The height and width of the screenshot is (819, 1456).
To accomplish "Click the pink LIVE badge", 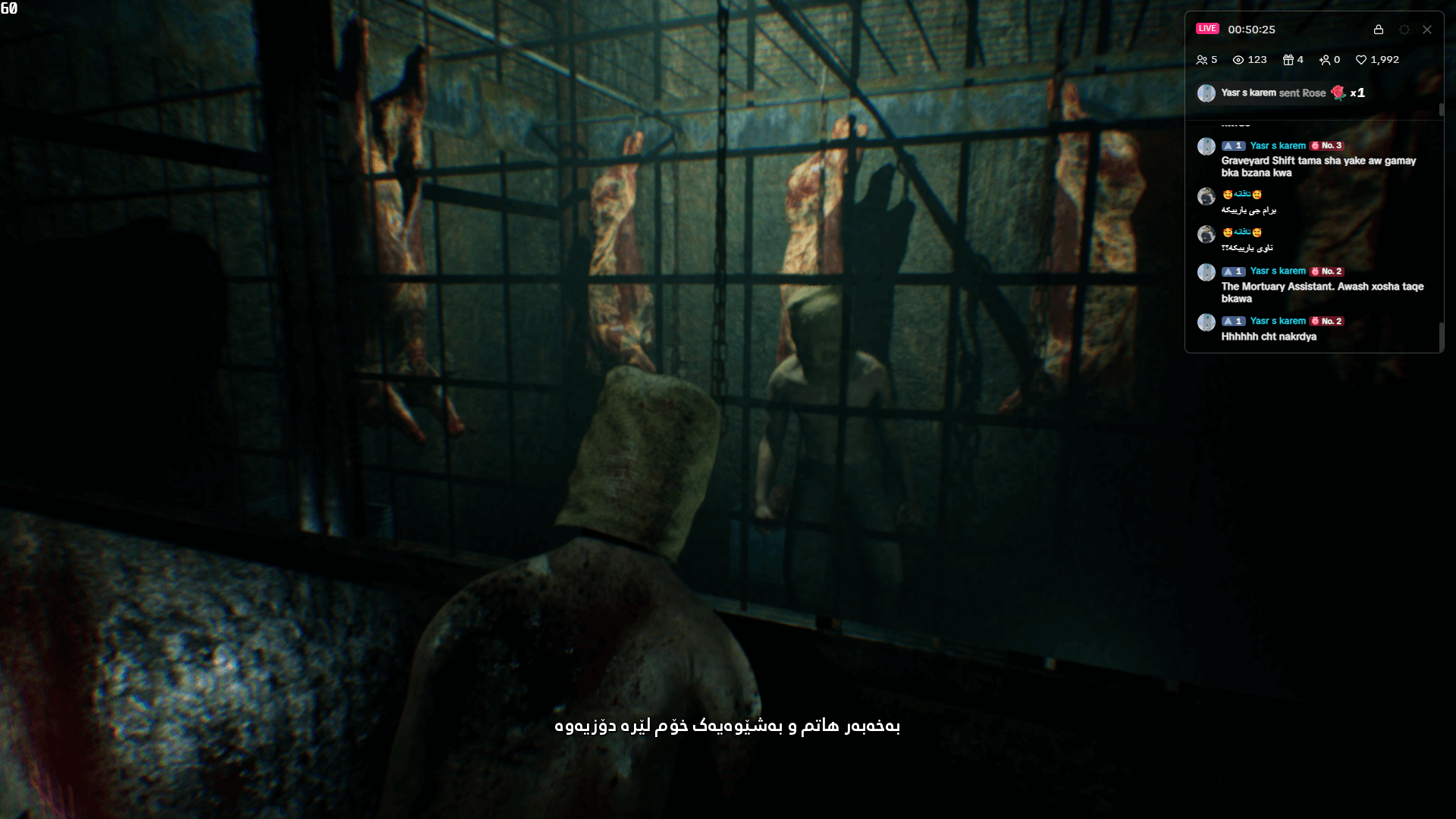I will [x=1208, y=30].
